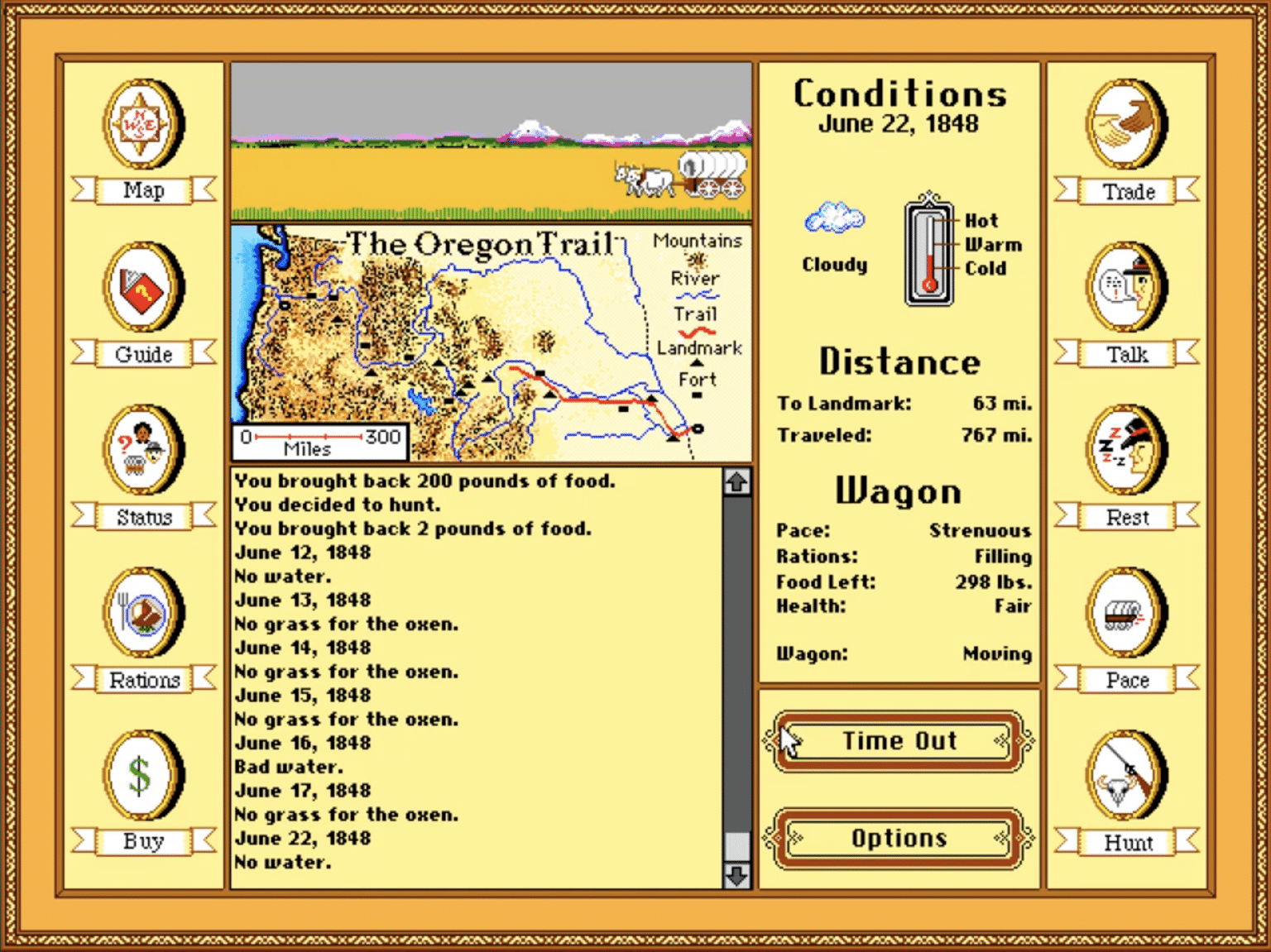
Task: Click the Filling rations value
Action: [1004, 557]
